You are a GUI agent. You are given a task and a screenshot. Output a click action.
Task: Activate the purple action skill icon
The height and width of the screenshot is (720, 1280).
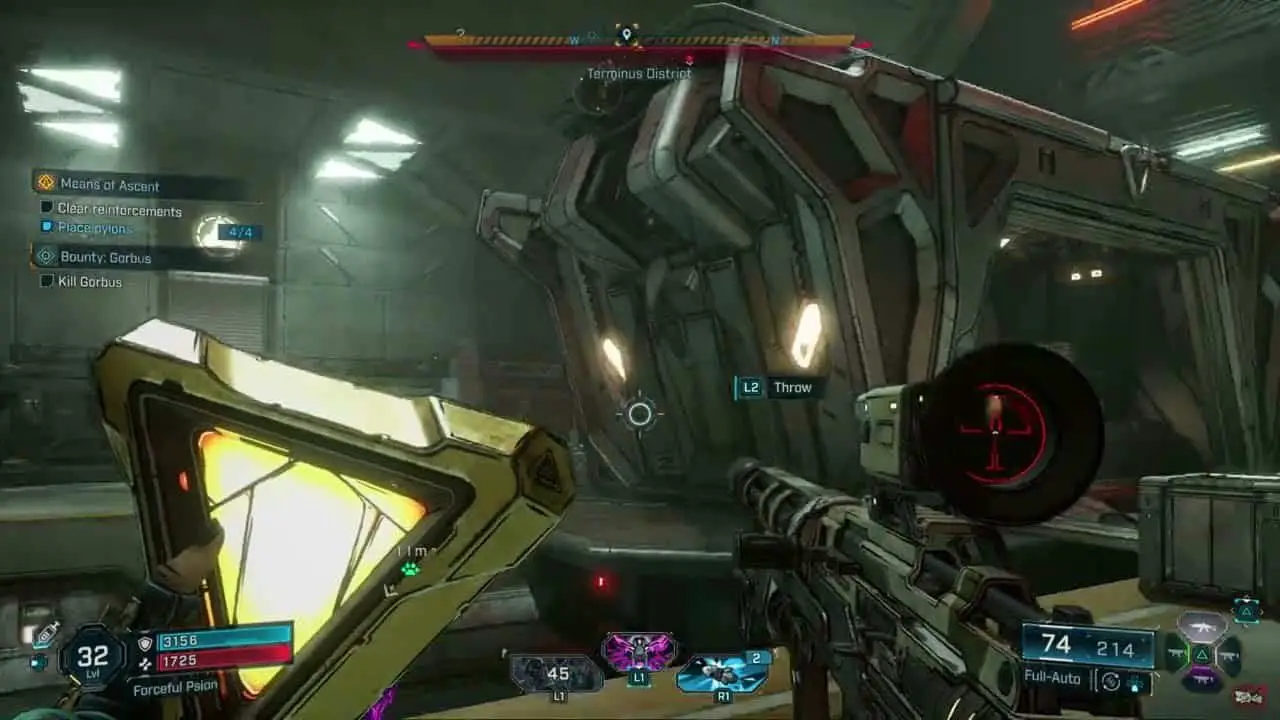(x=638, y=652)
